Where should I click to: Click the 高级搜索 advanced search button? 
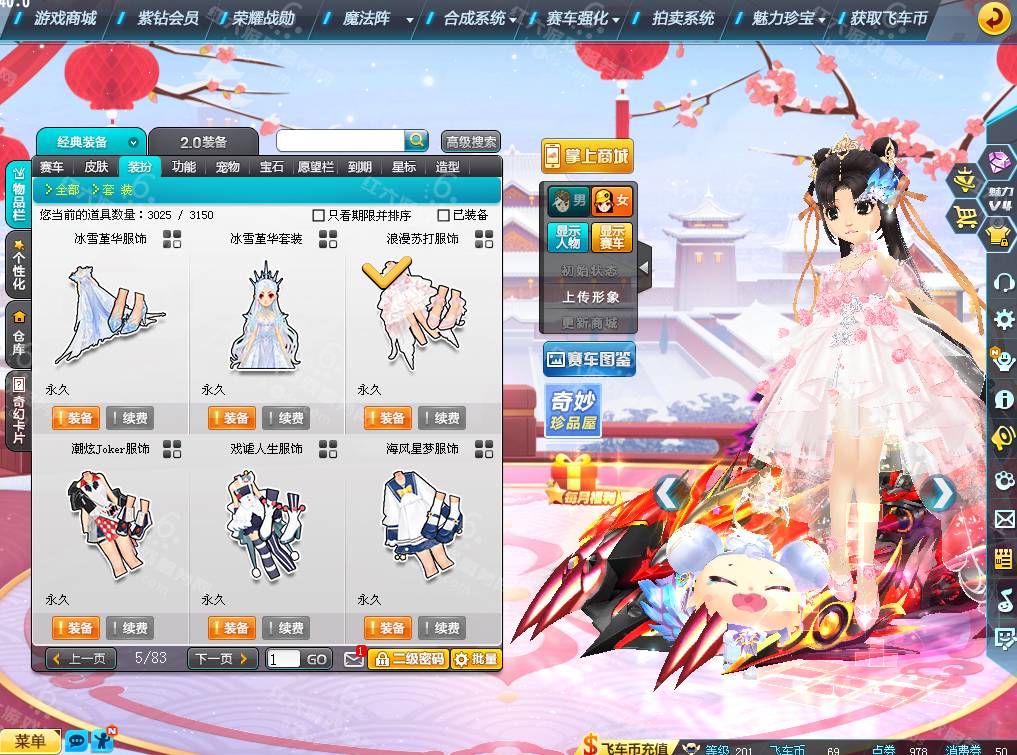pyautogui.click(x=471, y=142)
